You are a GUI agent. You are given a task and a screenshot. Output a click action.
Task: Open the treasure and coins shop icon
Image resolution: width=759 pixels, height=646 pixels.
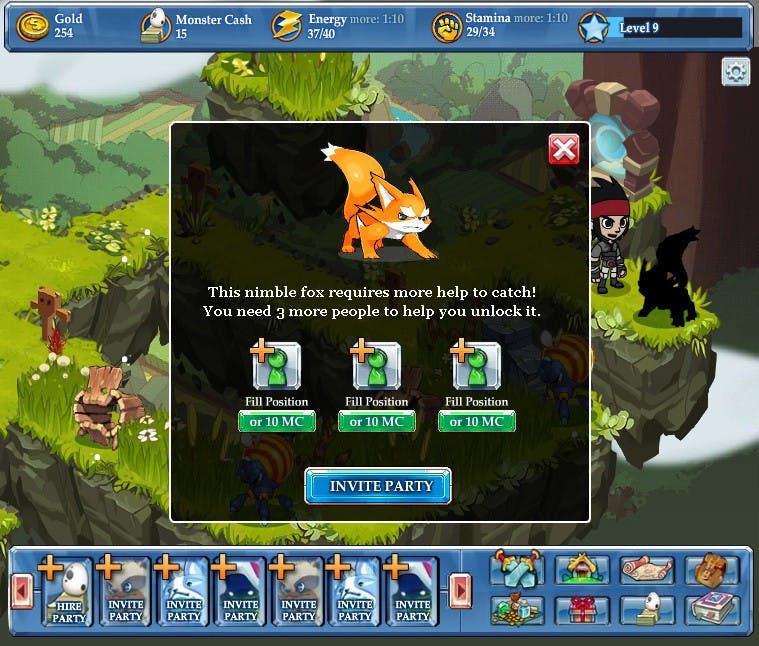(517, 609)
